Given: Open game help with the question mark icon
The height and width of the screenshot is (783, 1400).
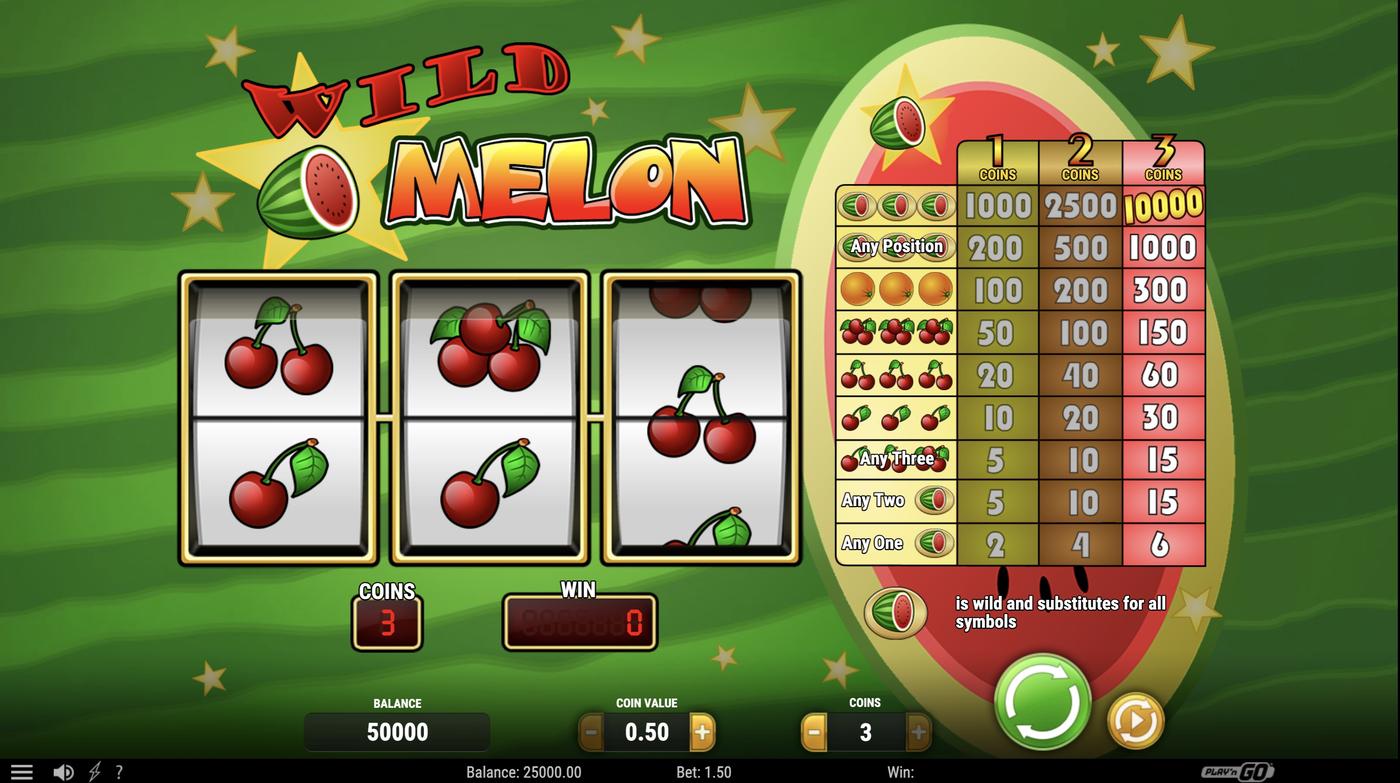Looking at the screenshot, I should tap(119, 771).
